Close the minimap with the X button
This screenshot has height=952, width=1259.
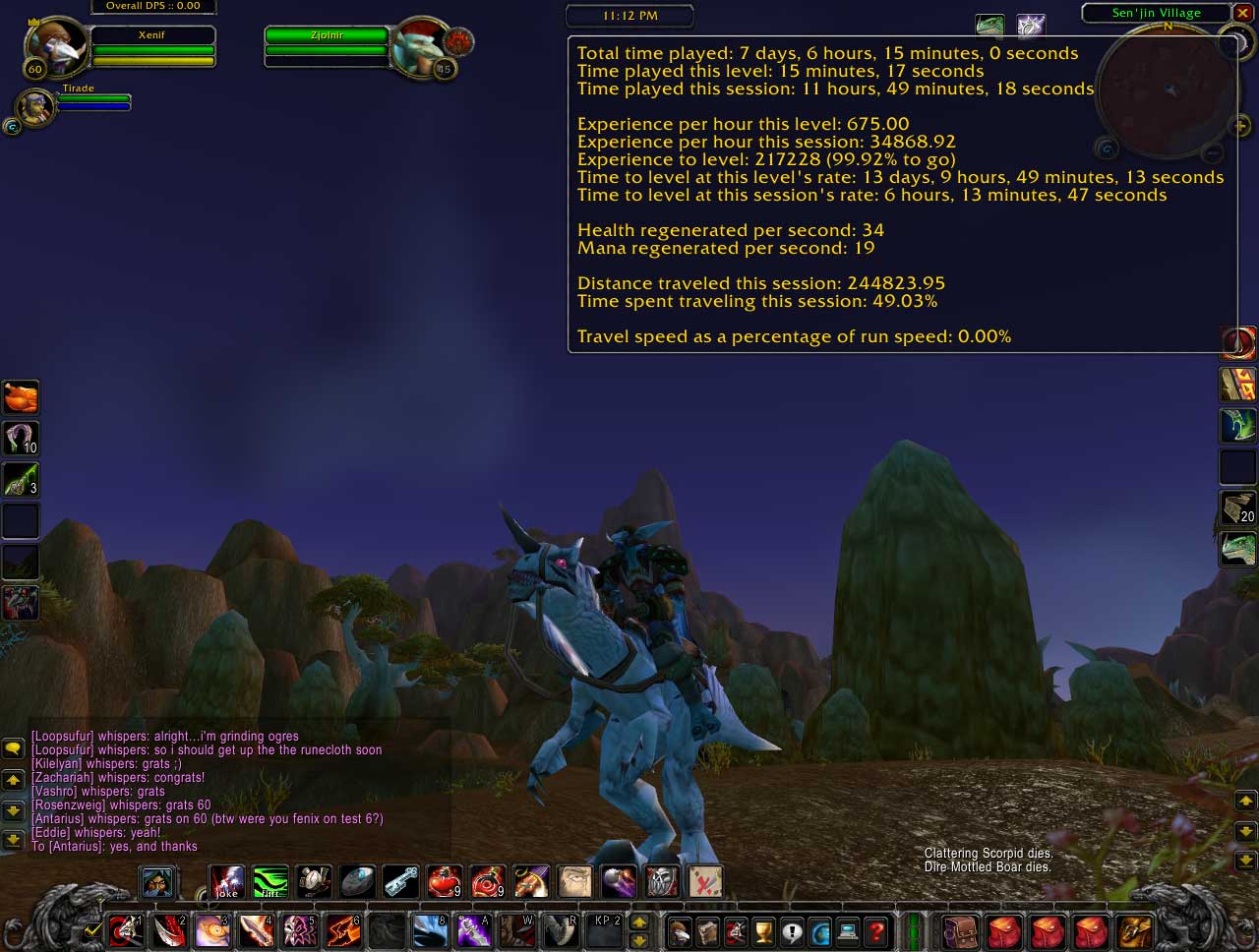point(1242,13)
